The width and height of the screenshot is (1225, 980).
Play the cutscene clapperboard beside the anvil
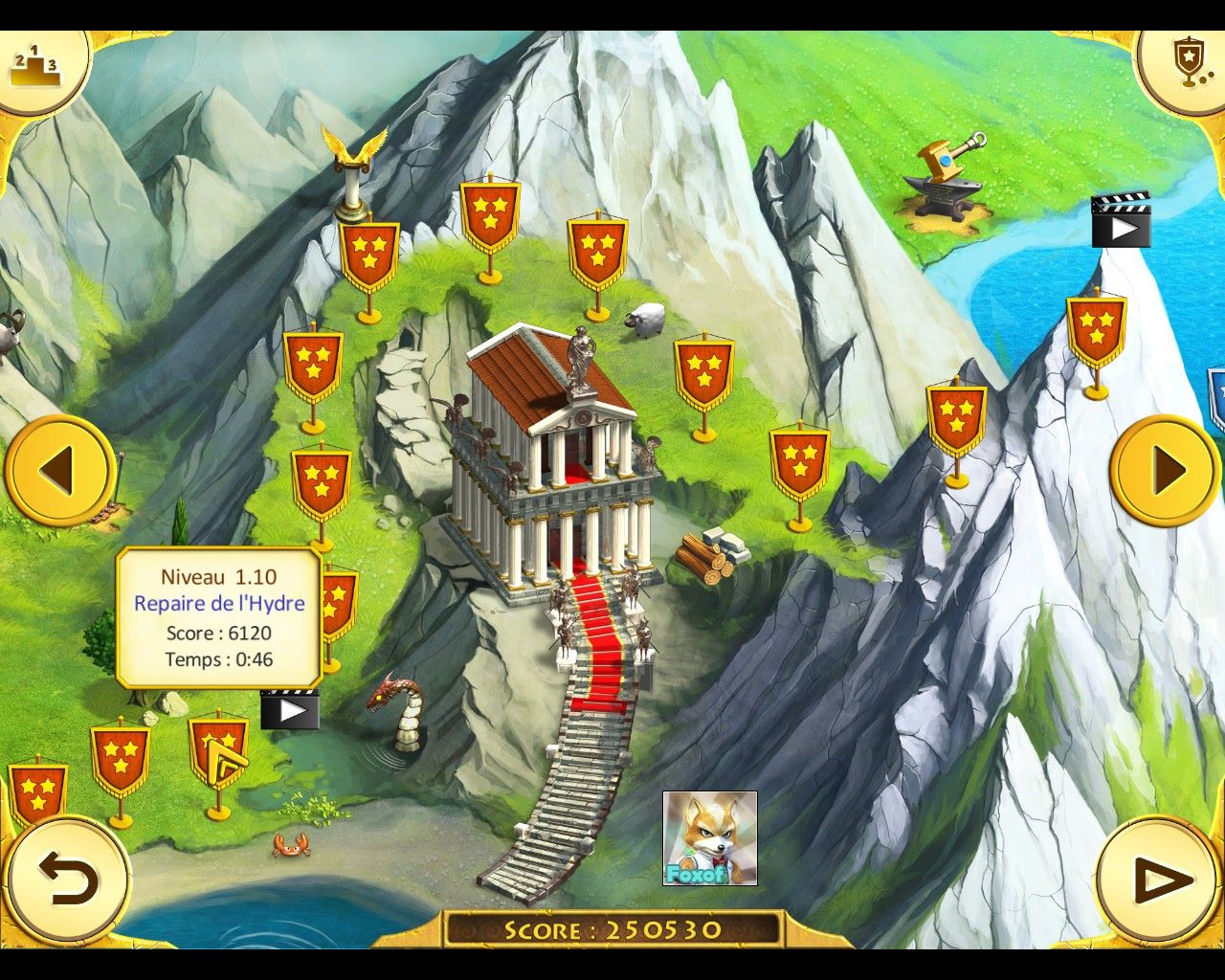pos(1121,221)
